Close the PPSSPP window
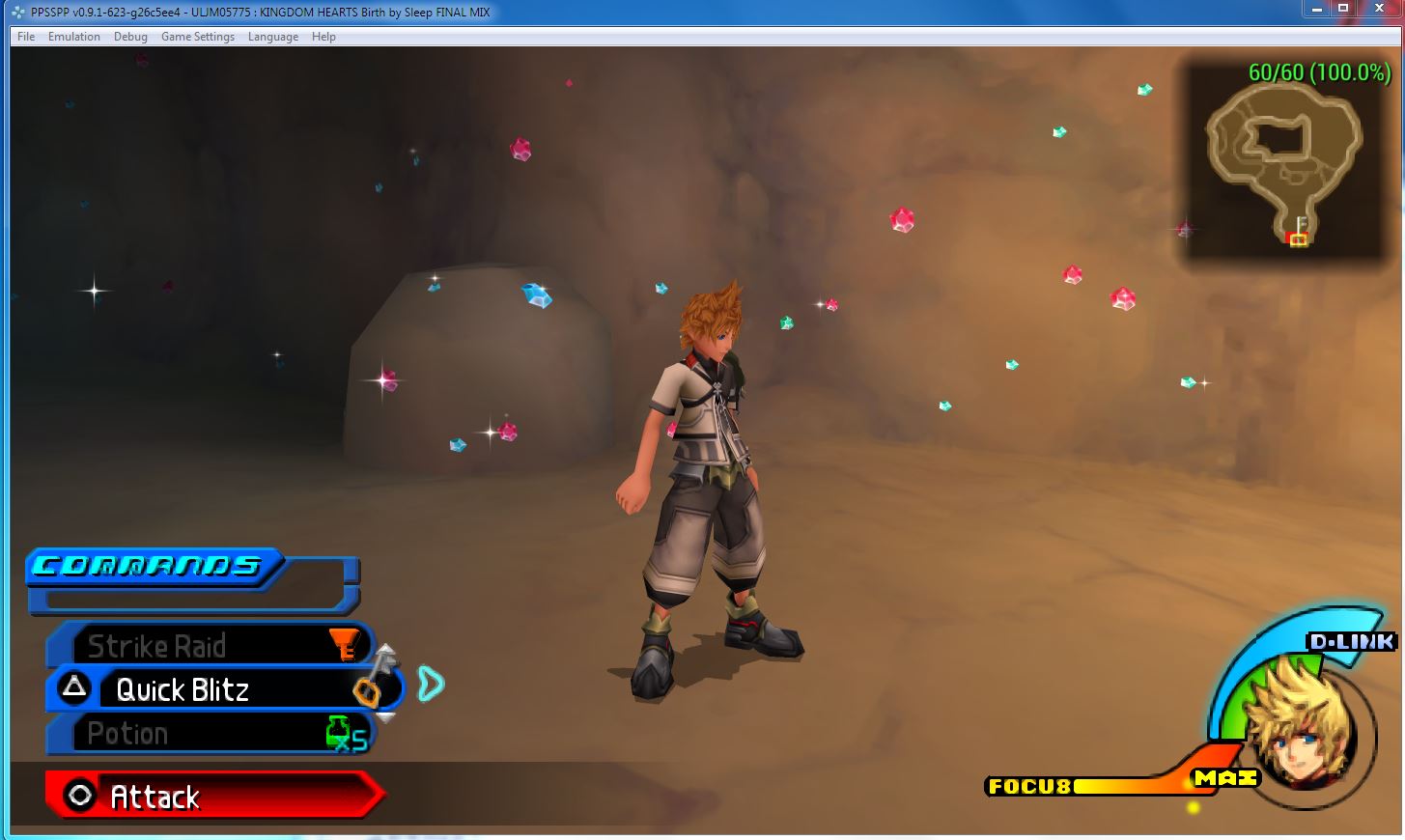Viewport: 1405px width, 840px height. coord(1379,9)
